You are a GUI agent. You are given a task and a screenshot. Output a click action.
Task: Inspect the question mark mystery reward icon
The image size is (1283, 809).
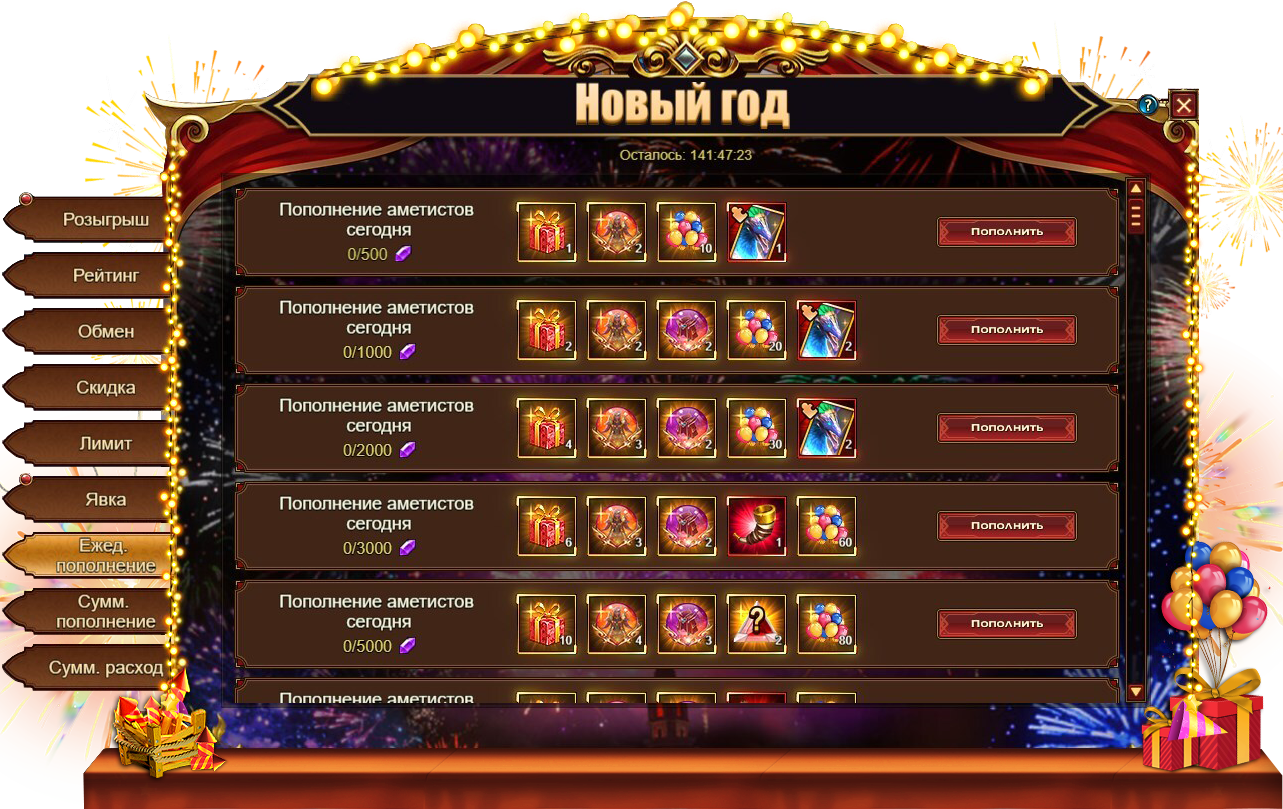pyautogui.click(x=756, y=624)
